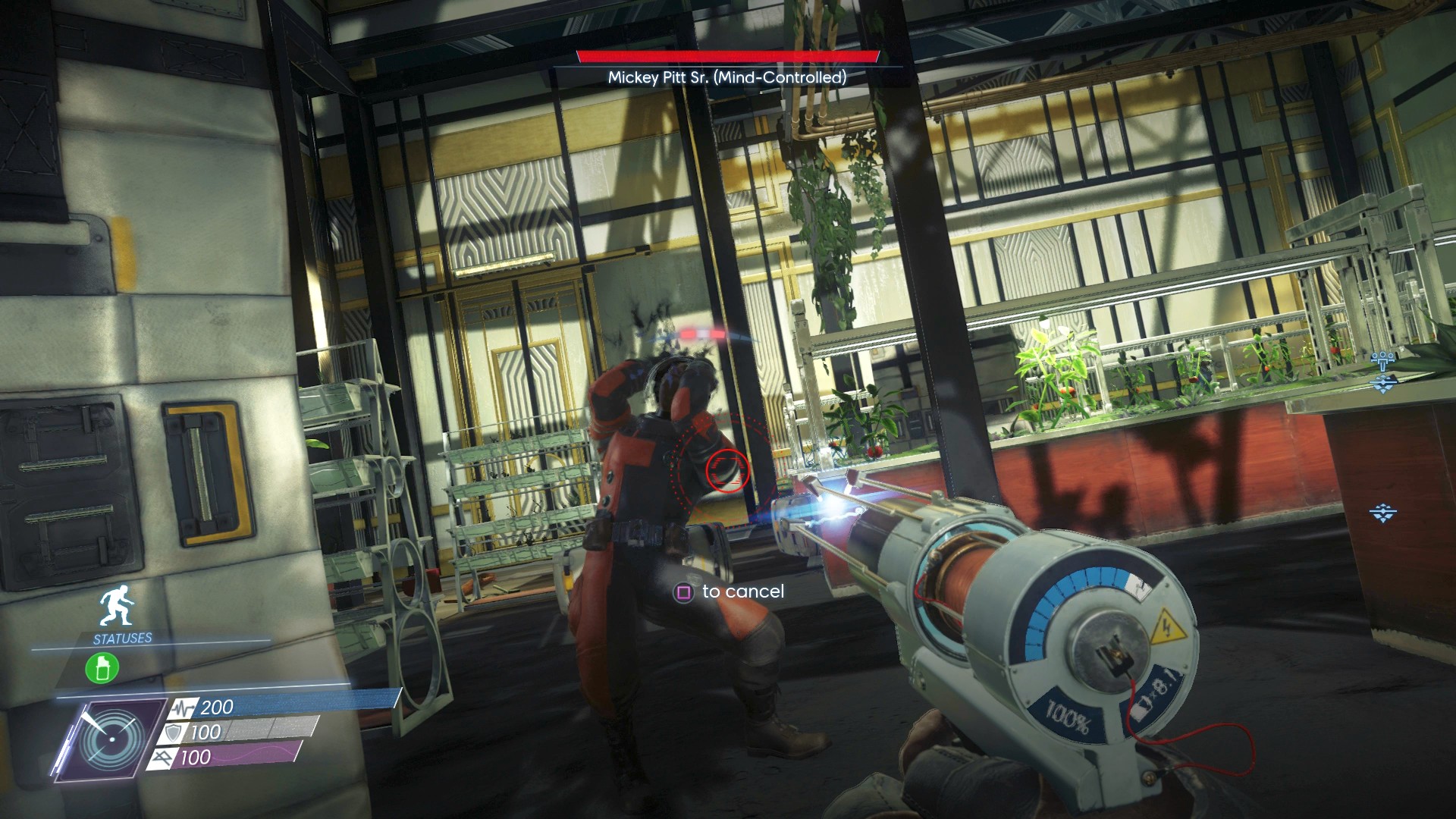This screenshot has height=819, width=1456.
Task: Select the green bottle status icon
Action: pyautogui.click(x=102, y=669)
